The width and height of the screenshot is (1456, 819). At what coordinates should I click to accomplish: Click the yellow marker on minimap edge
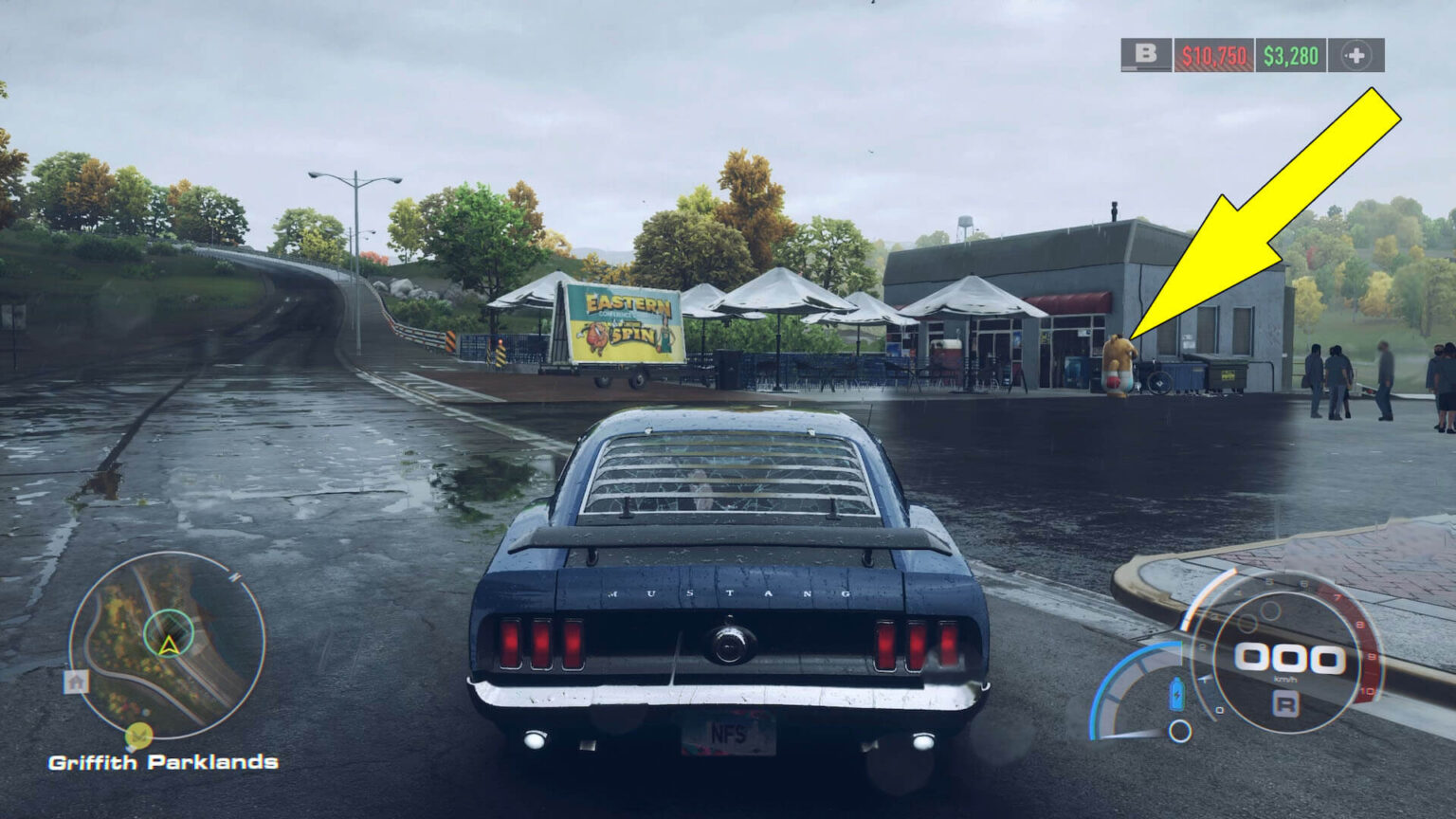(x=138, y=735)
